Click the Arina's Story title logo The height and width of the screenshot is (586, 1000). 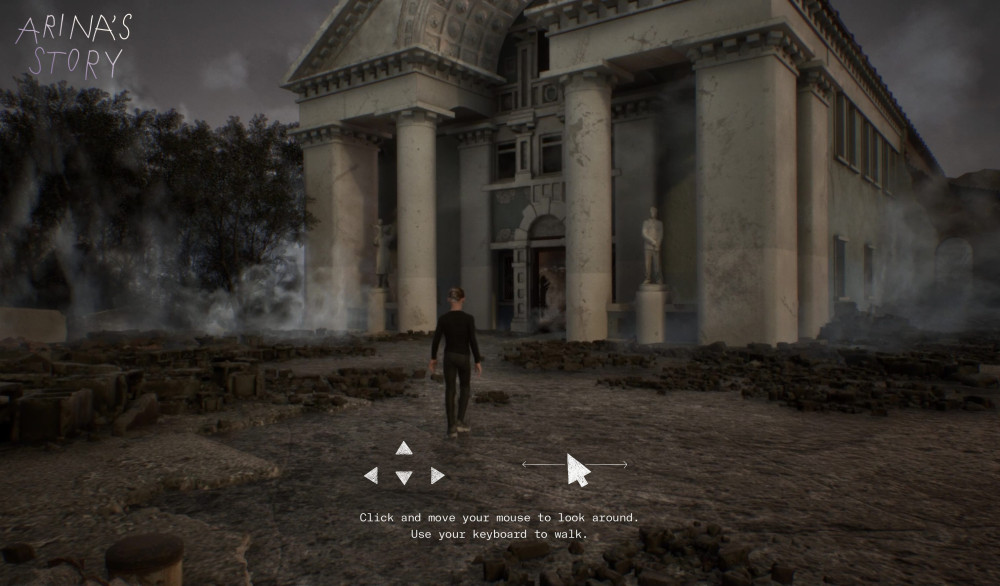click(74, 46)
